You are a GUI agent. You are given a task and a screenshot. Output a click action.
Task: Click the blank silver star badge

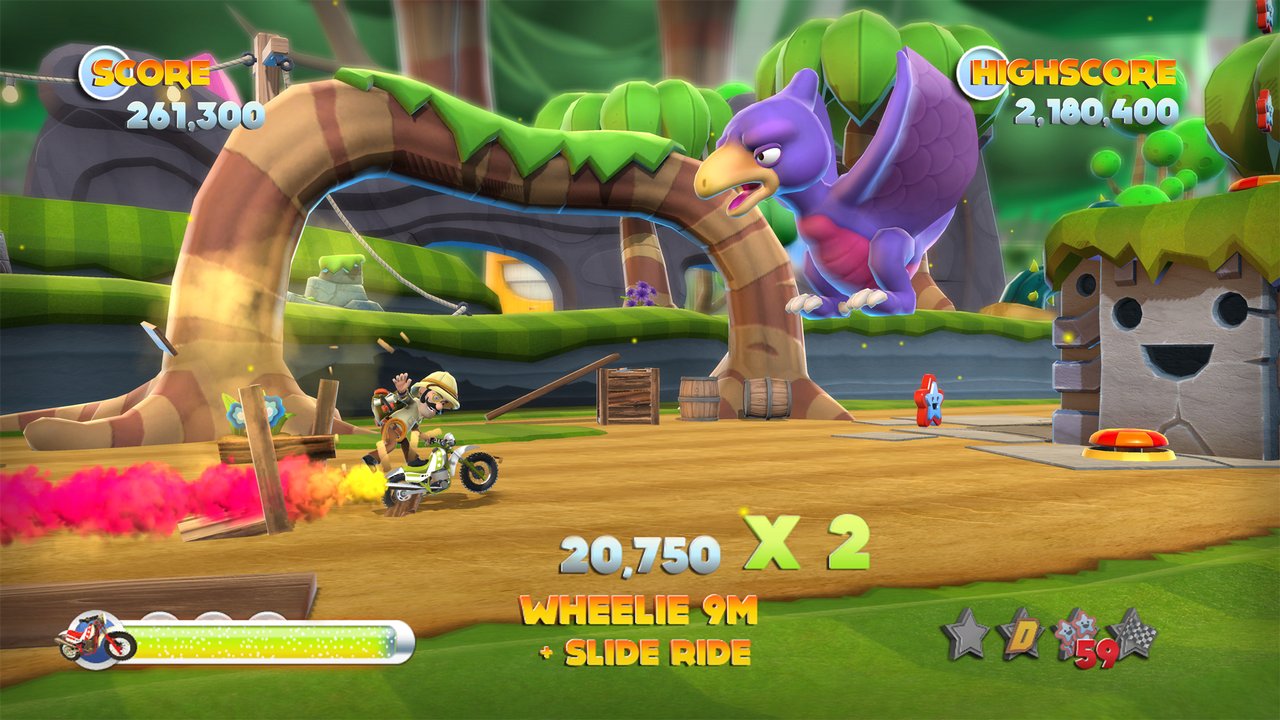point(964,633)
